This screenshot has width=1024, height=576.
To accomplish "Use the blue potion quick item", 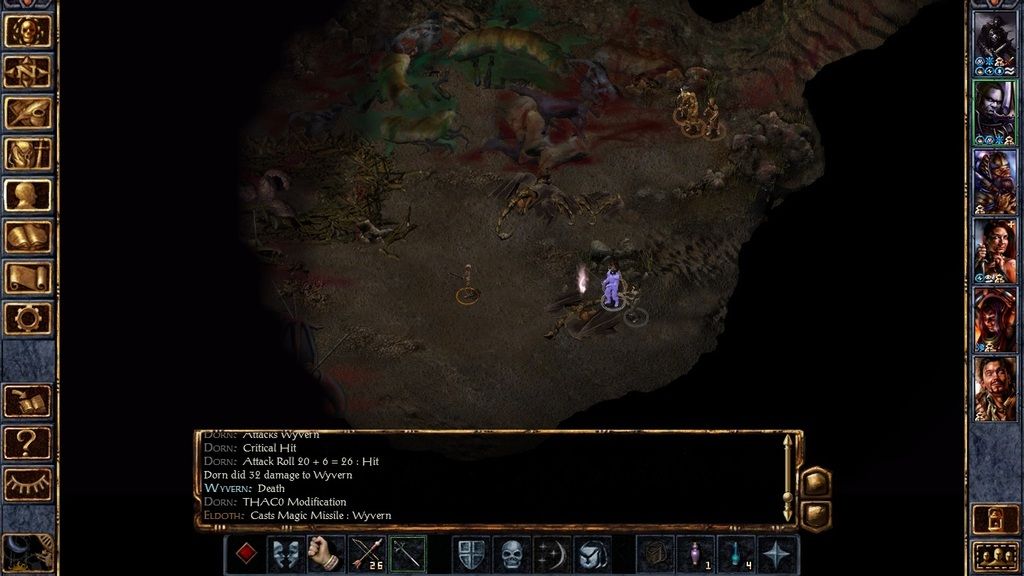I will click(x=737, y=554).
